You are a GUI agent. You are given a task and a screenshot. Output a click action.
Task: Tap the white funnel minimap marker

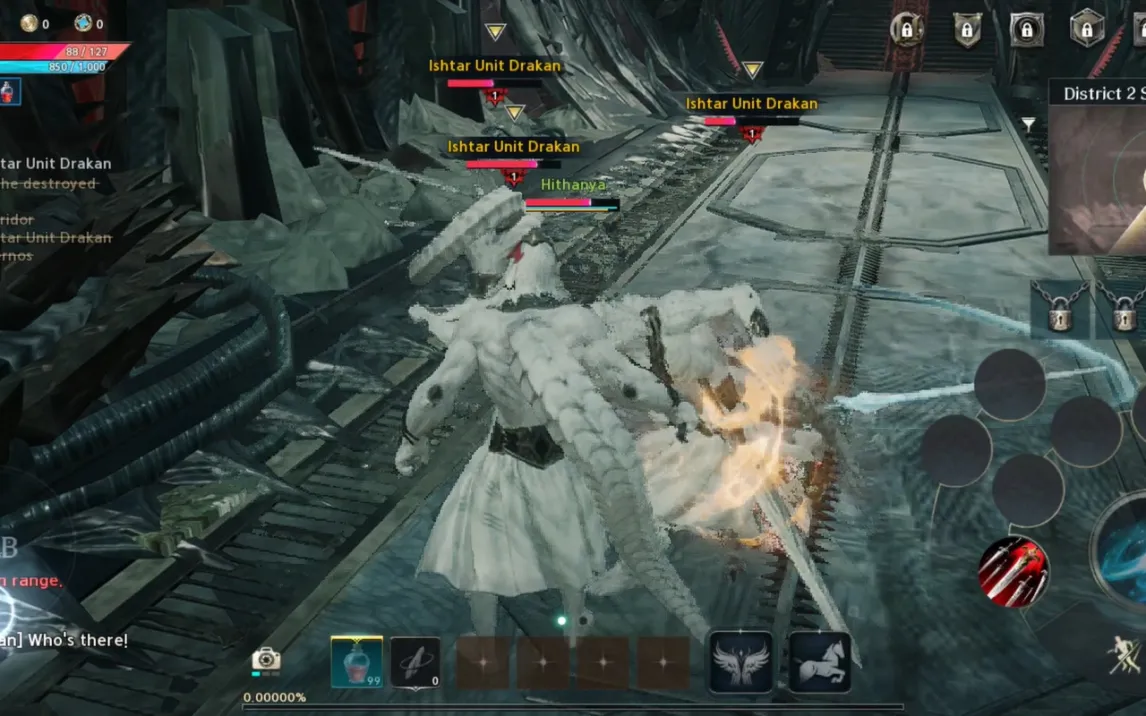click(1028, 124)
